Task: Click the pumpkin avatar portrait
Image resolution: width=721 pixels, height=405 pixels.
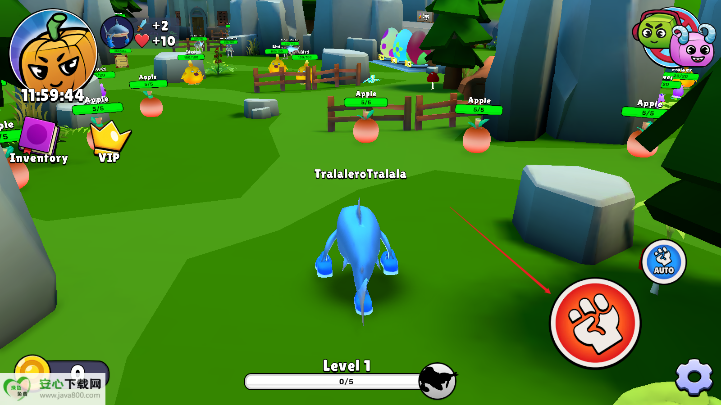Action: pyautogui.click(x=52, y=50)
